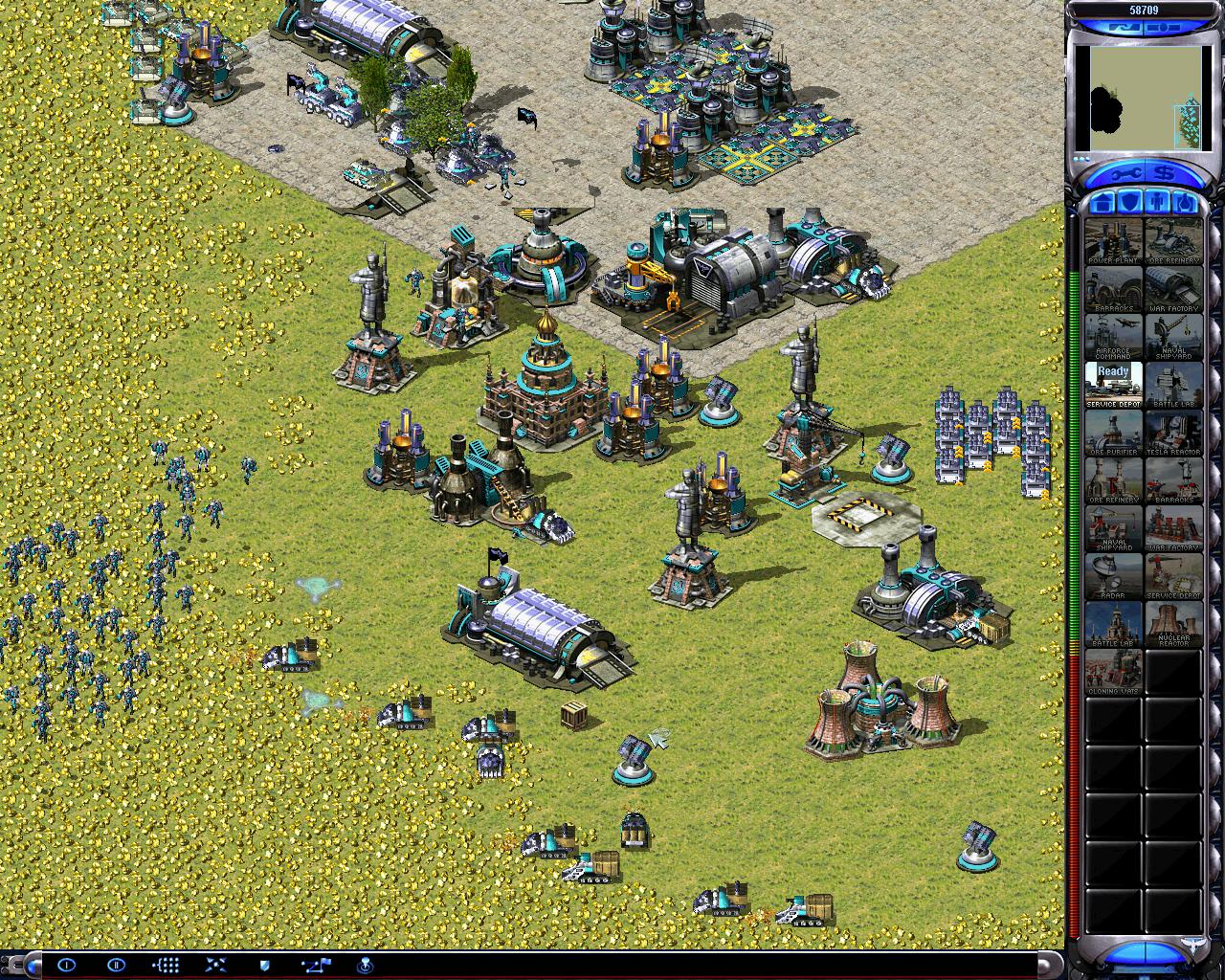Place a beacon using the beacon button
Image resolution: width=1225 pixels, height=980 pixels.
pos(365,965)
